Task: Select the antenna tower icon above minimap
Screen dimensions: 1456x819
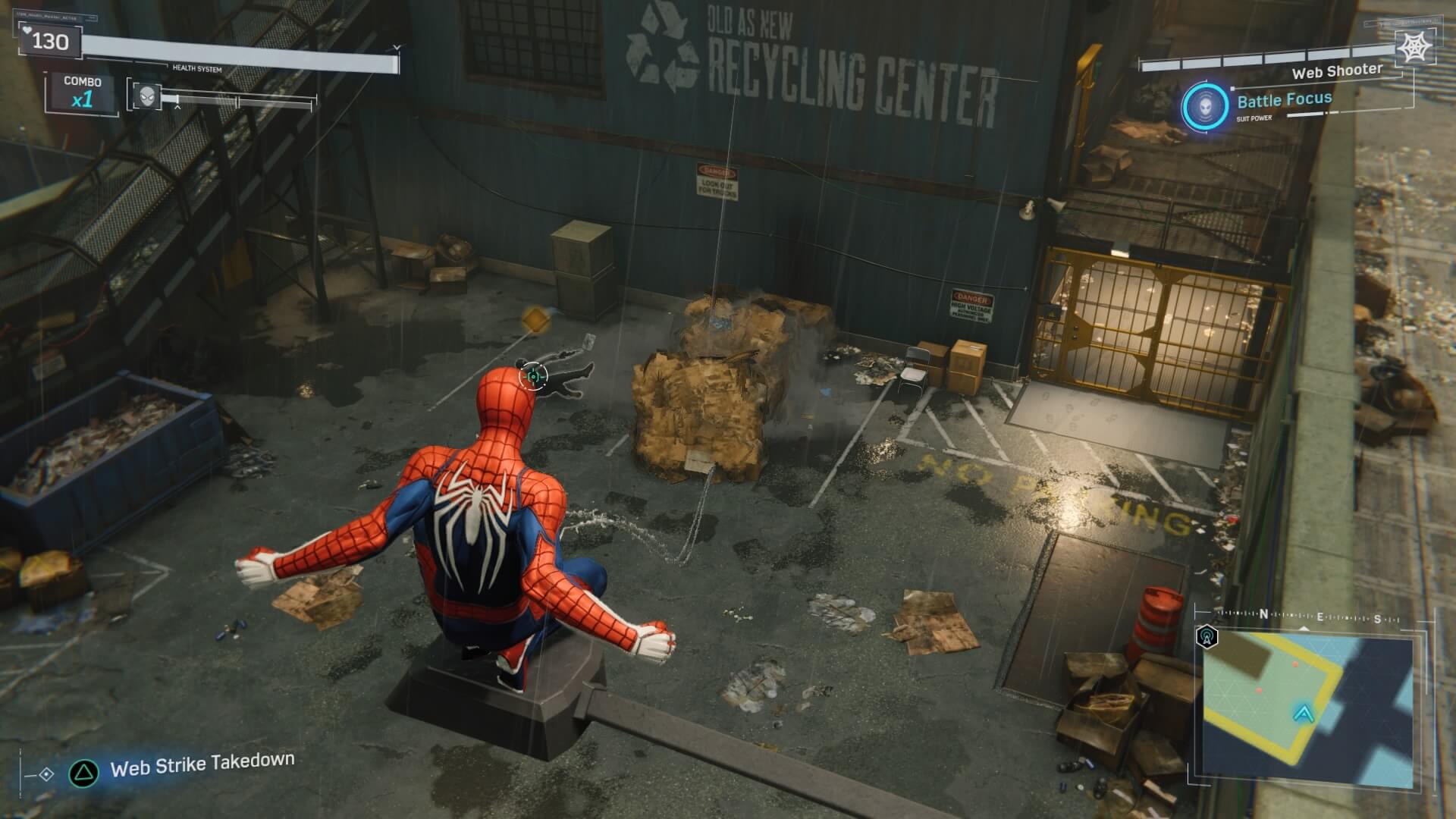Action: coord(1207,636)
